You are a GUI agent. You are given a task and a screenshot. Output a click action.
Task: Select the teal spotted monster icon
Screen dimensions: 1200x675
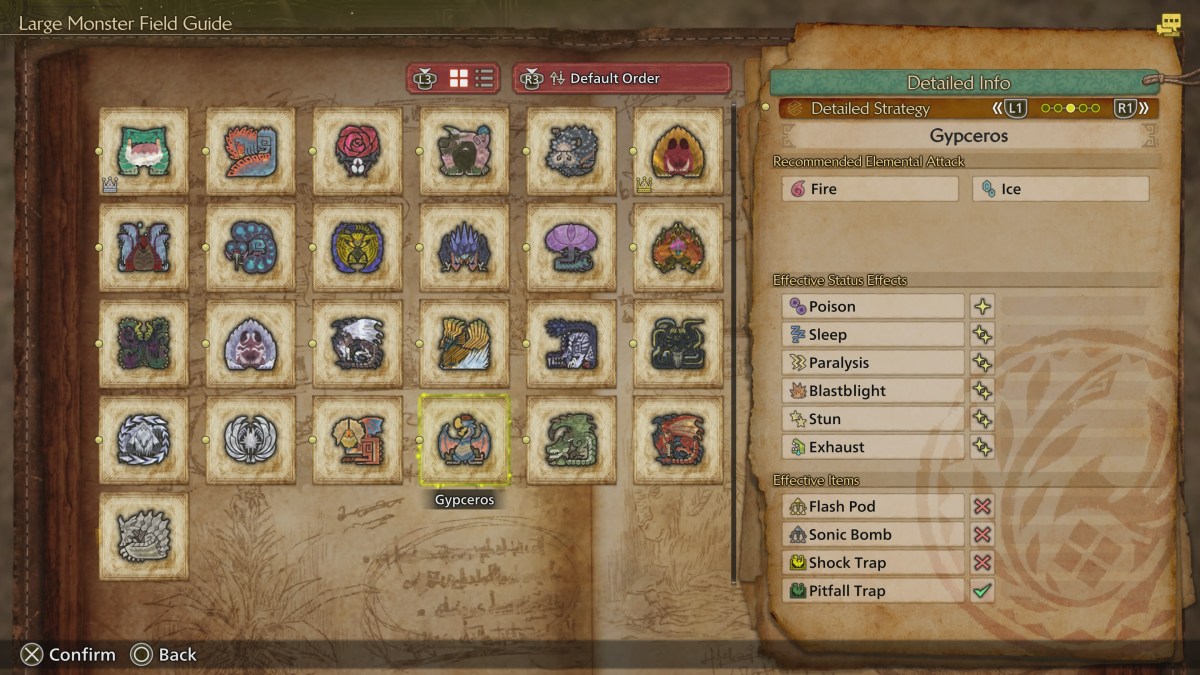pos(250,247)
